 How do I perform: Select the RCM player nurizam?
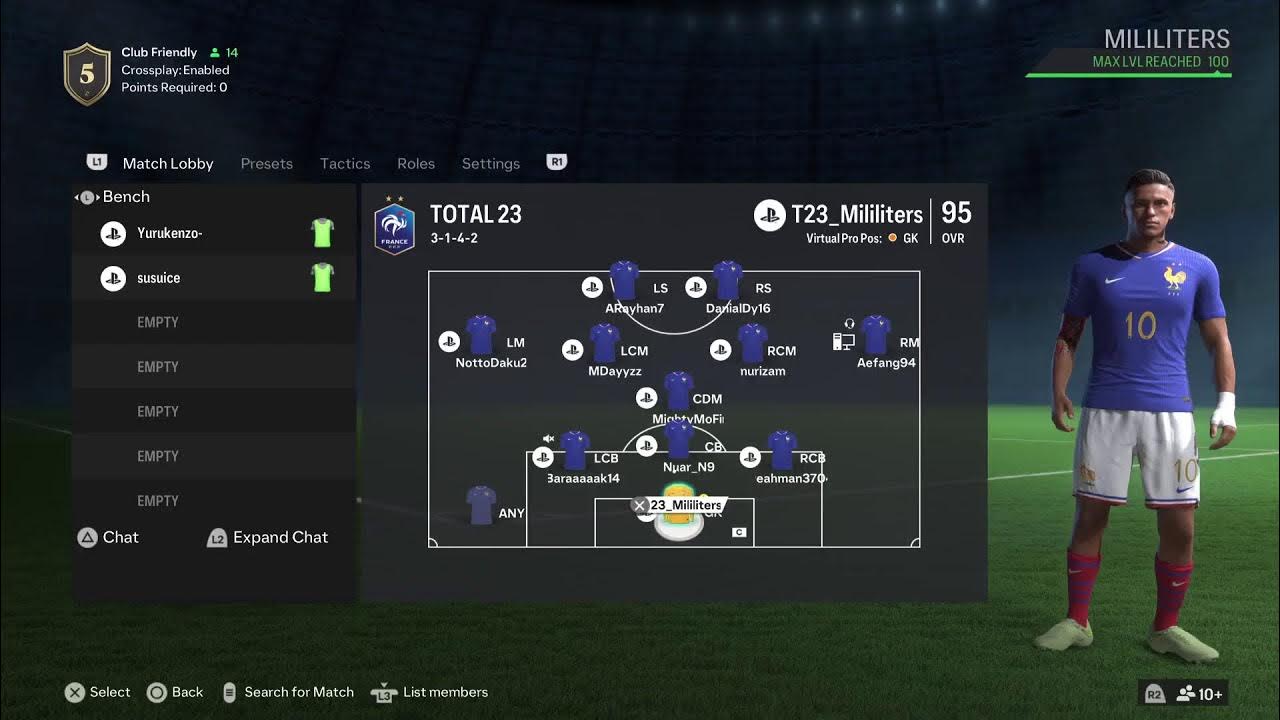[752, 345]
